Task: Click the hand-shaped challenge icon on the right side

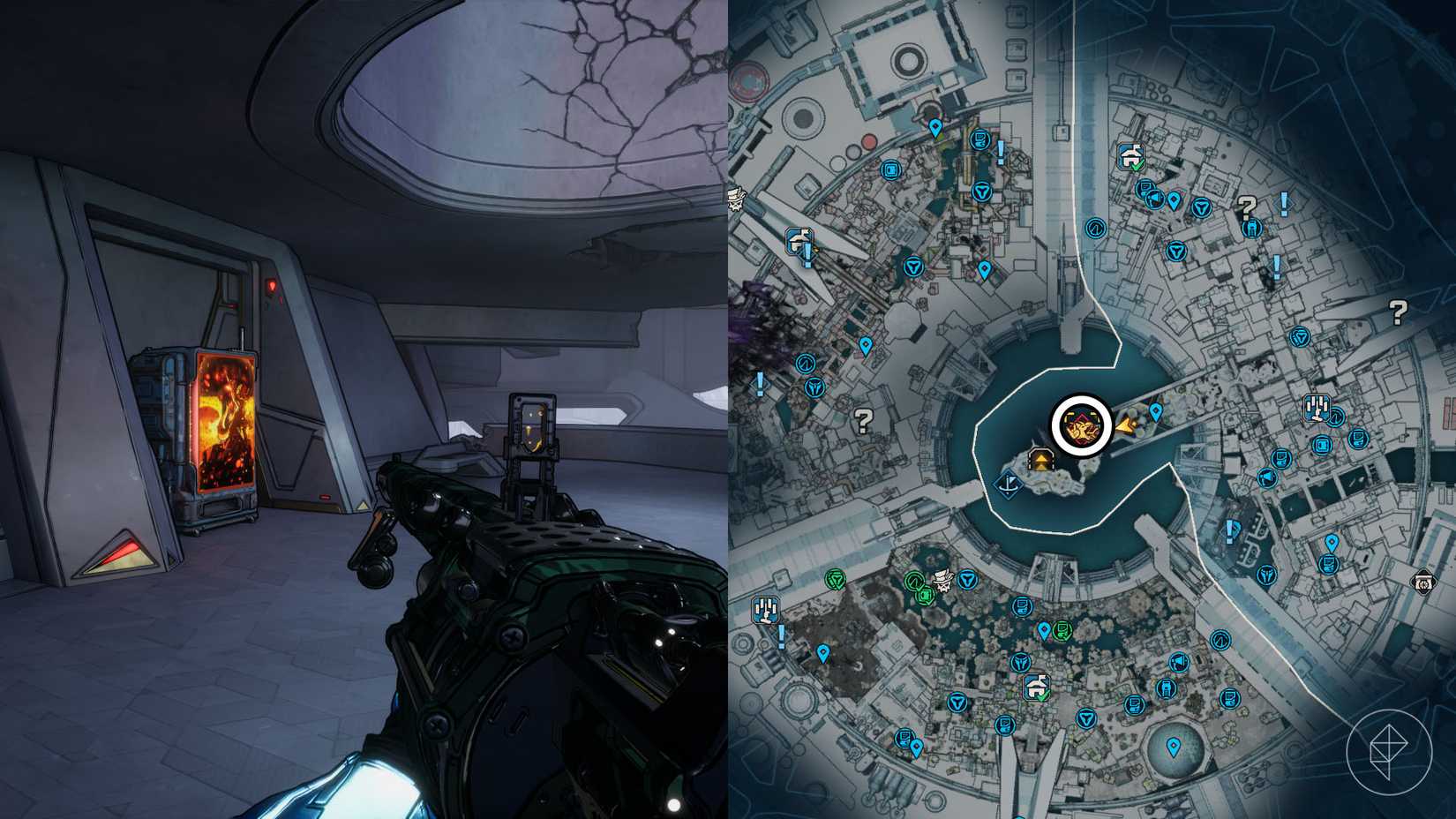Action: click(x=1317, y=406)
